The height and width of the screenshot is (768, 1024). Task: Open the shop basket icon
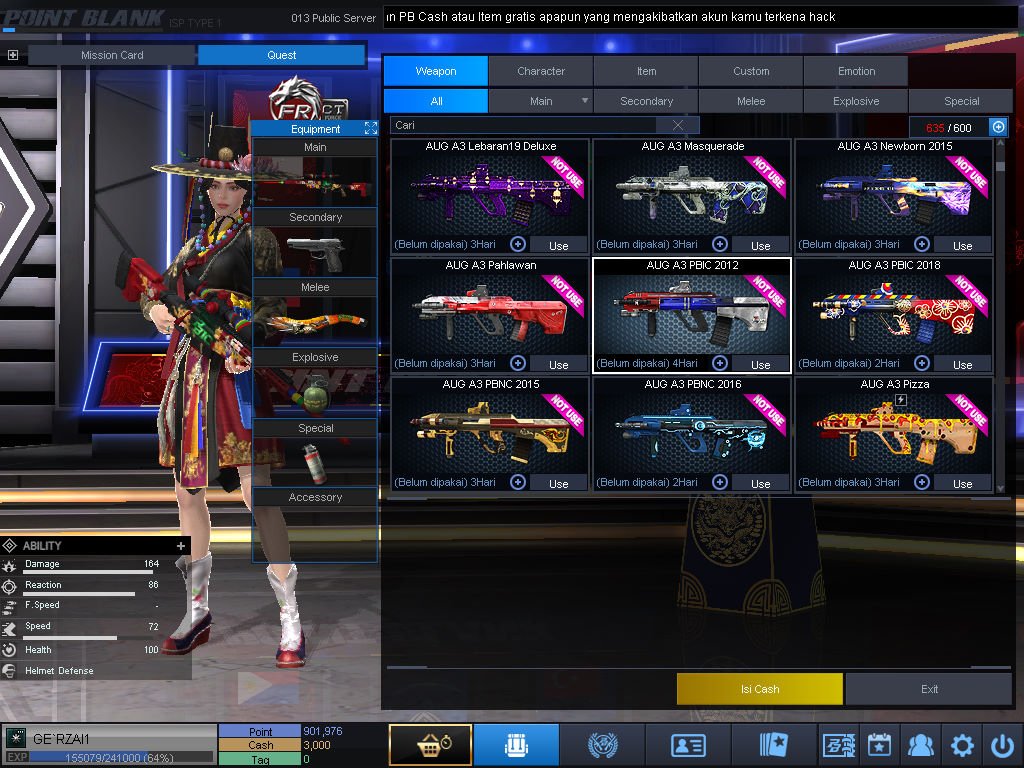[x=430, y=745]
